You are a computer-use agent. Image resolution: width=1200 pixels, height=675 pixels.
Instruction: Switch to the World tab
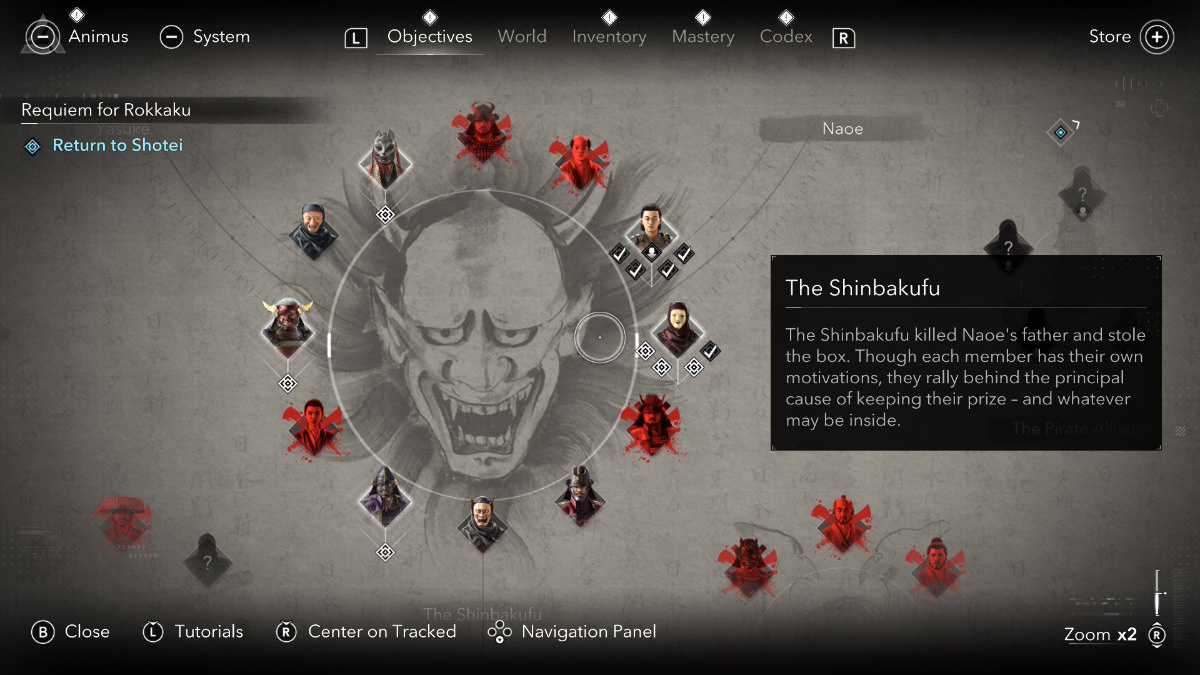click(x=522, y=36)
